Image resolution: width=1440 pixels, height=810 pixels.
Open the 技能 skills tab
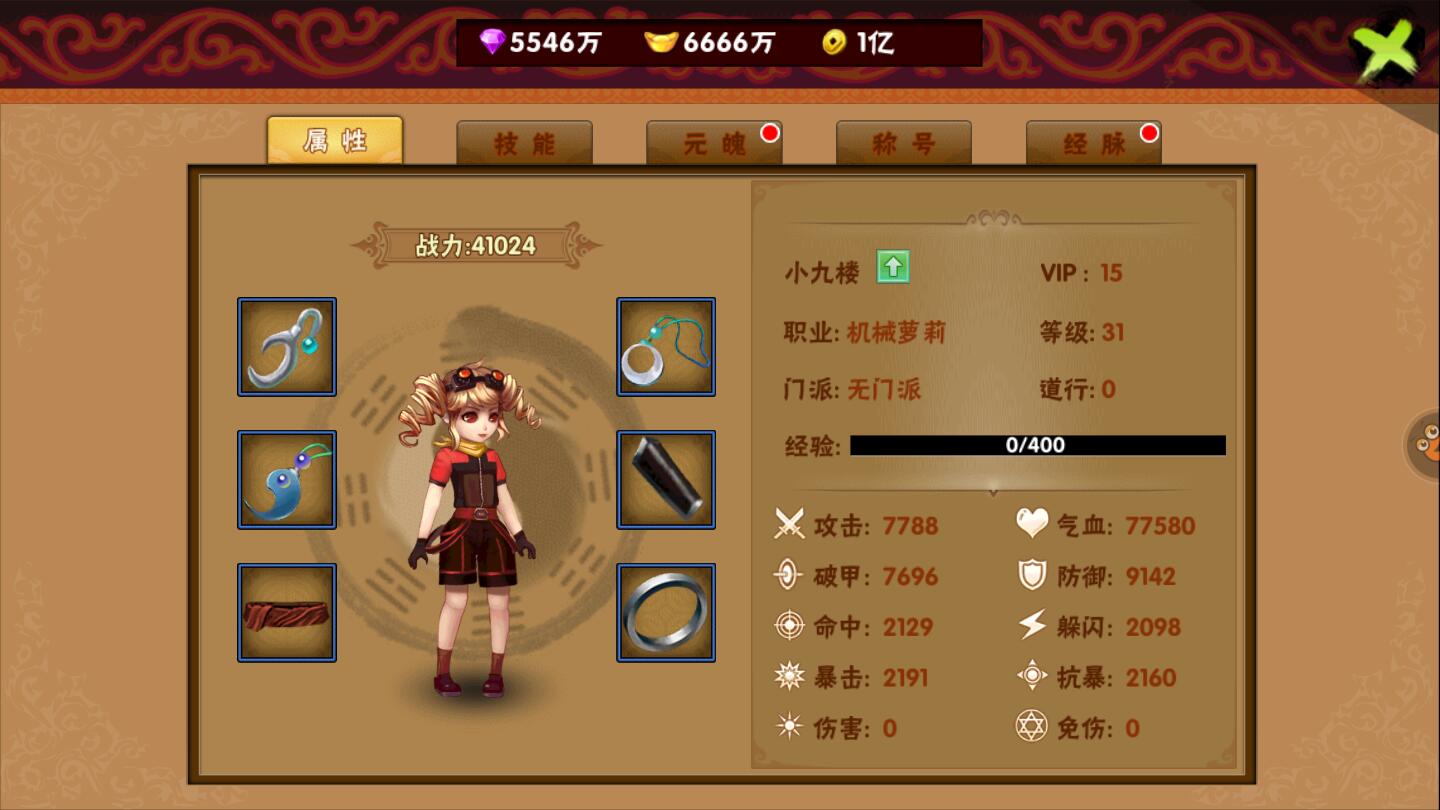tap(524, 144)
